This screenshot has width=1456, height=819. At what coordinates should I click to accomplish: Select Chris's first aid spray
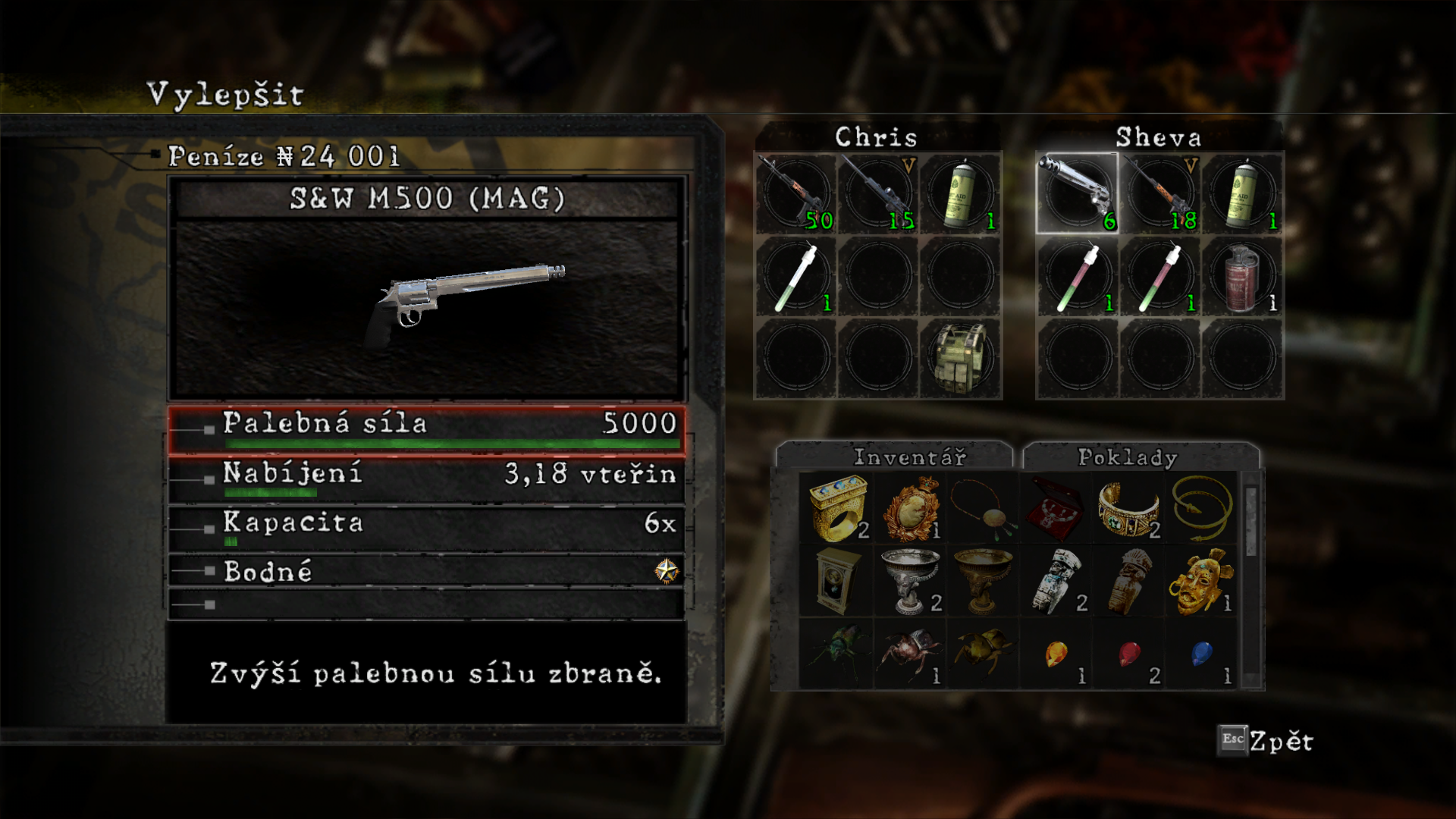tap(961, 193)
